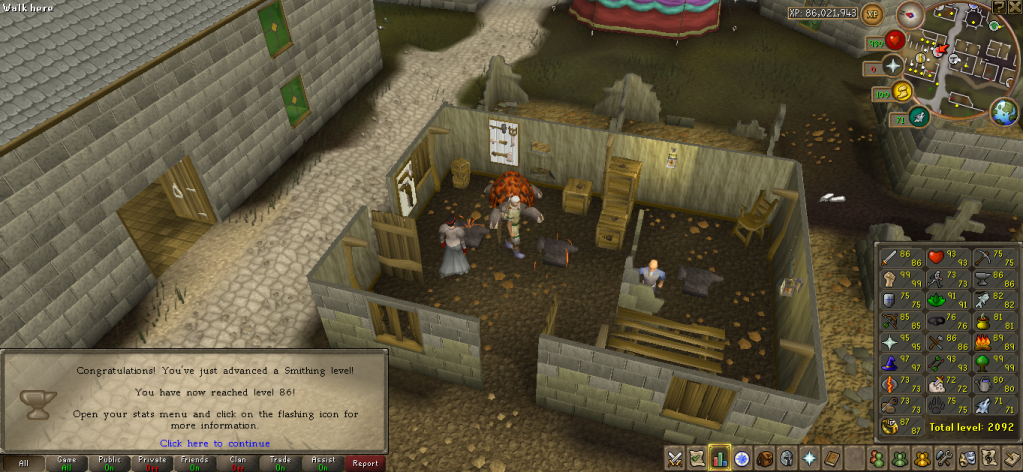
Task: Close the game with the X button
Action: (1015, 7)
